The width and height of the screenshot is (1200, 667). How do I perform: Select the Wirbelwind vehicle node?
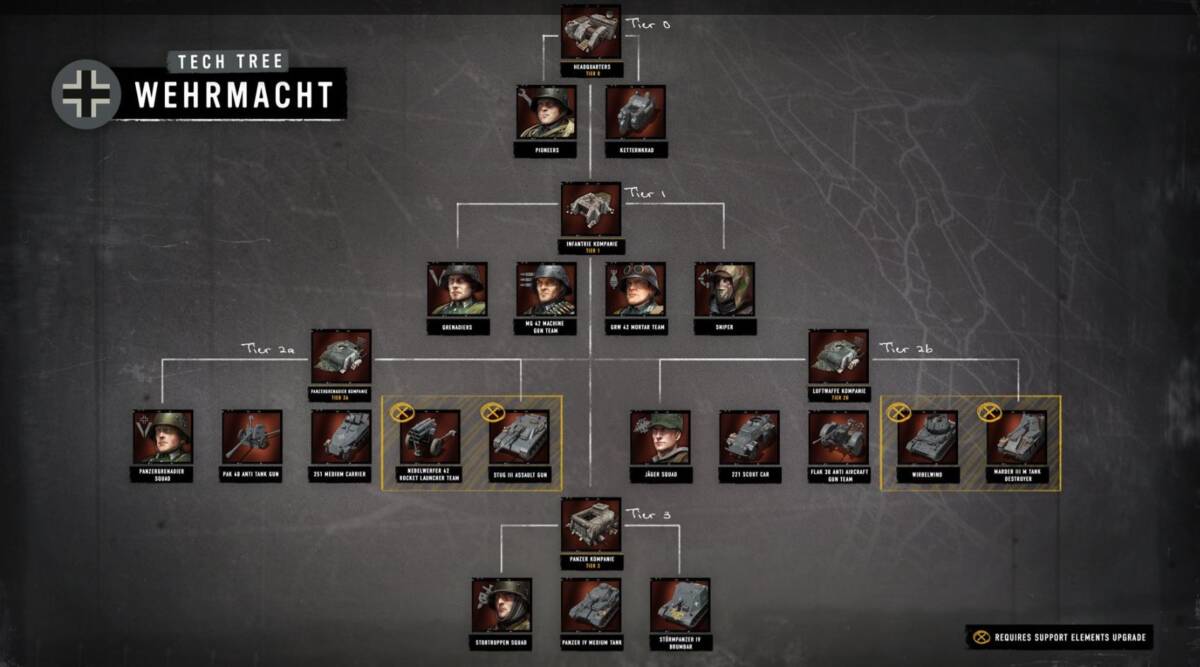[927, 437]
